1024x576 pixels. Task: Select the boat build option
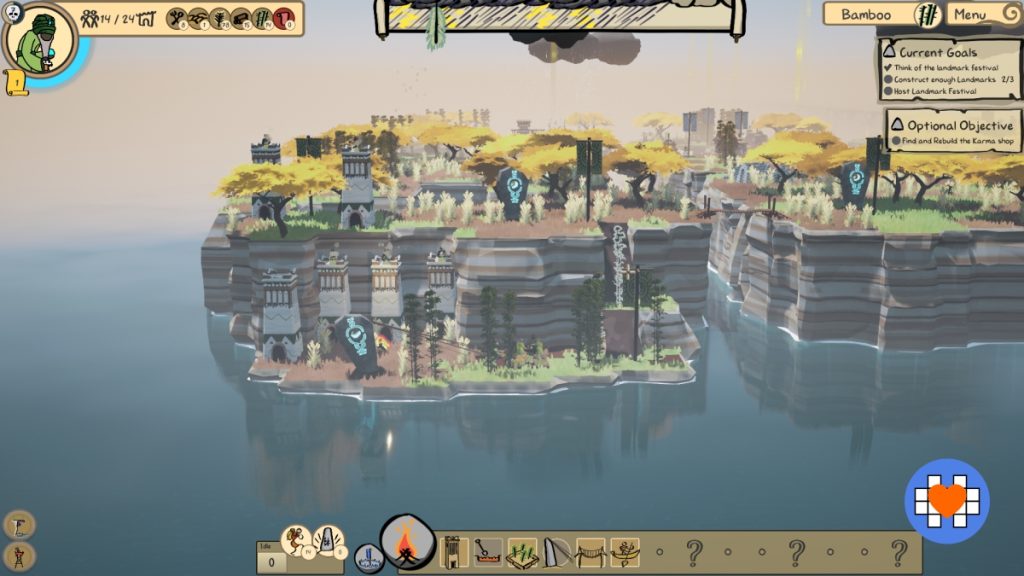[x=625, y=551]
